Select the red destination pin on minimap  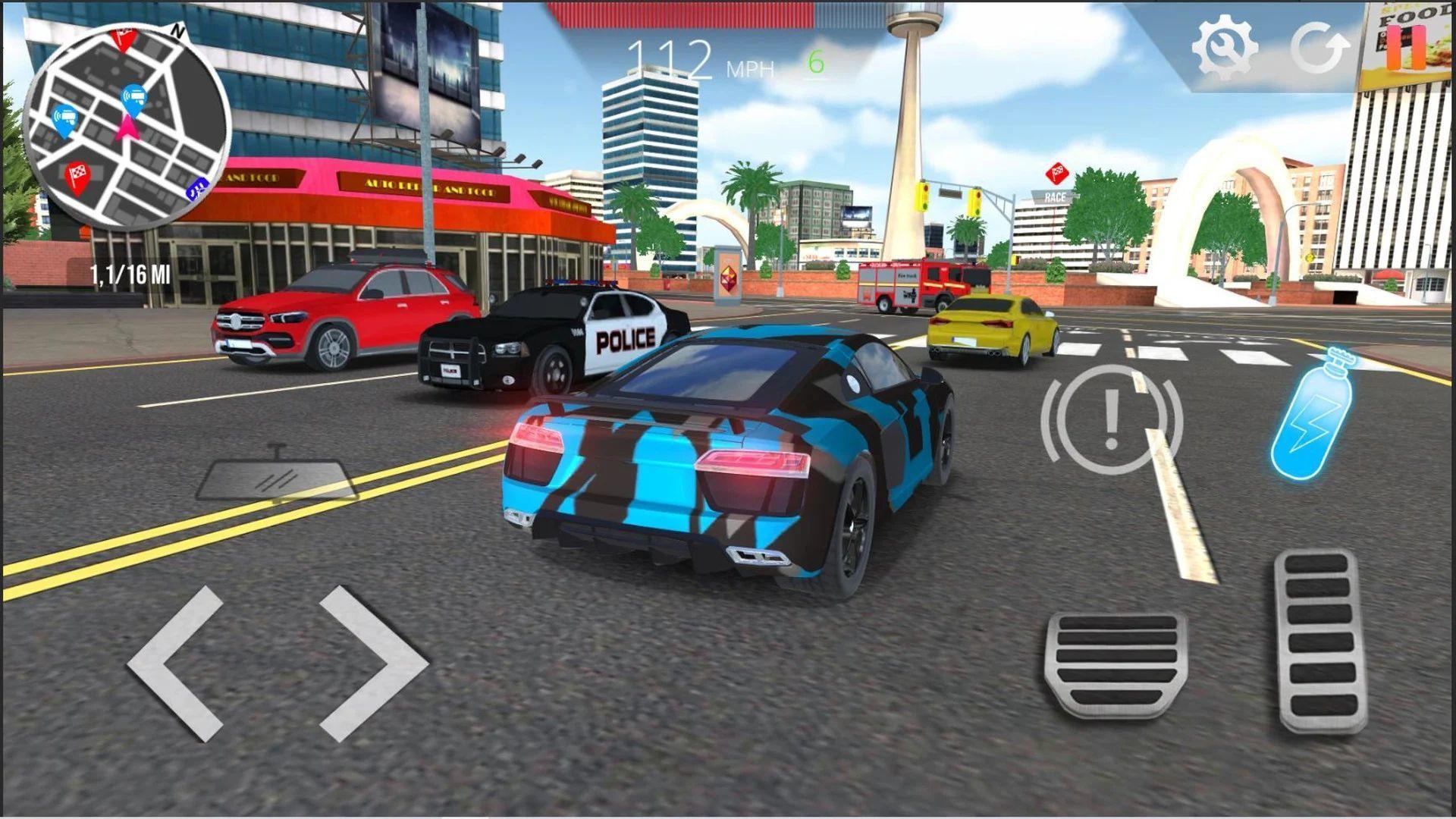(x=123, y=36)
